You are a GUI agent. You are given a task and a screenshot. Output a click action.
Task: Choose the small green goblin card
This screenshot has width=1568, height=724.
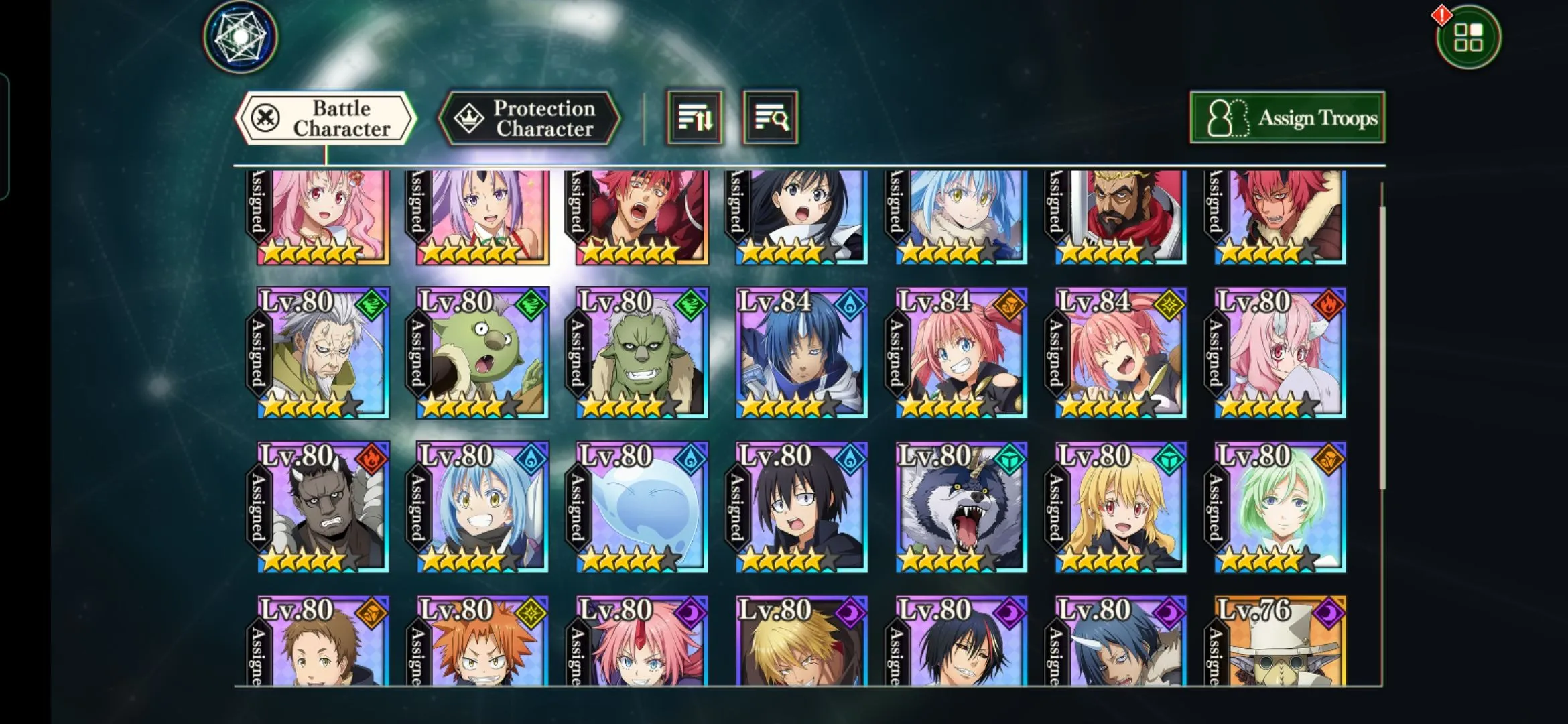(482, 353)
